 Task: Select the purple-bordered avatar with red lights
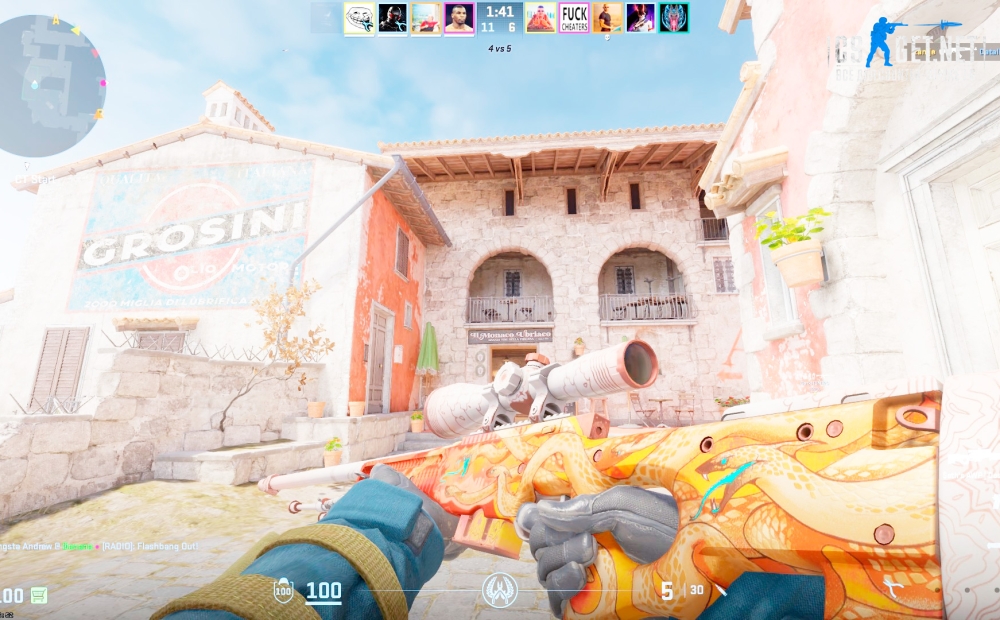(x=640, y=18)
